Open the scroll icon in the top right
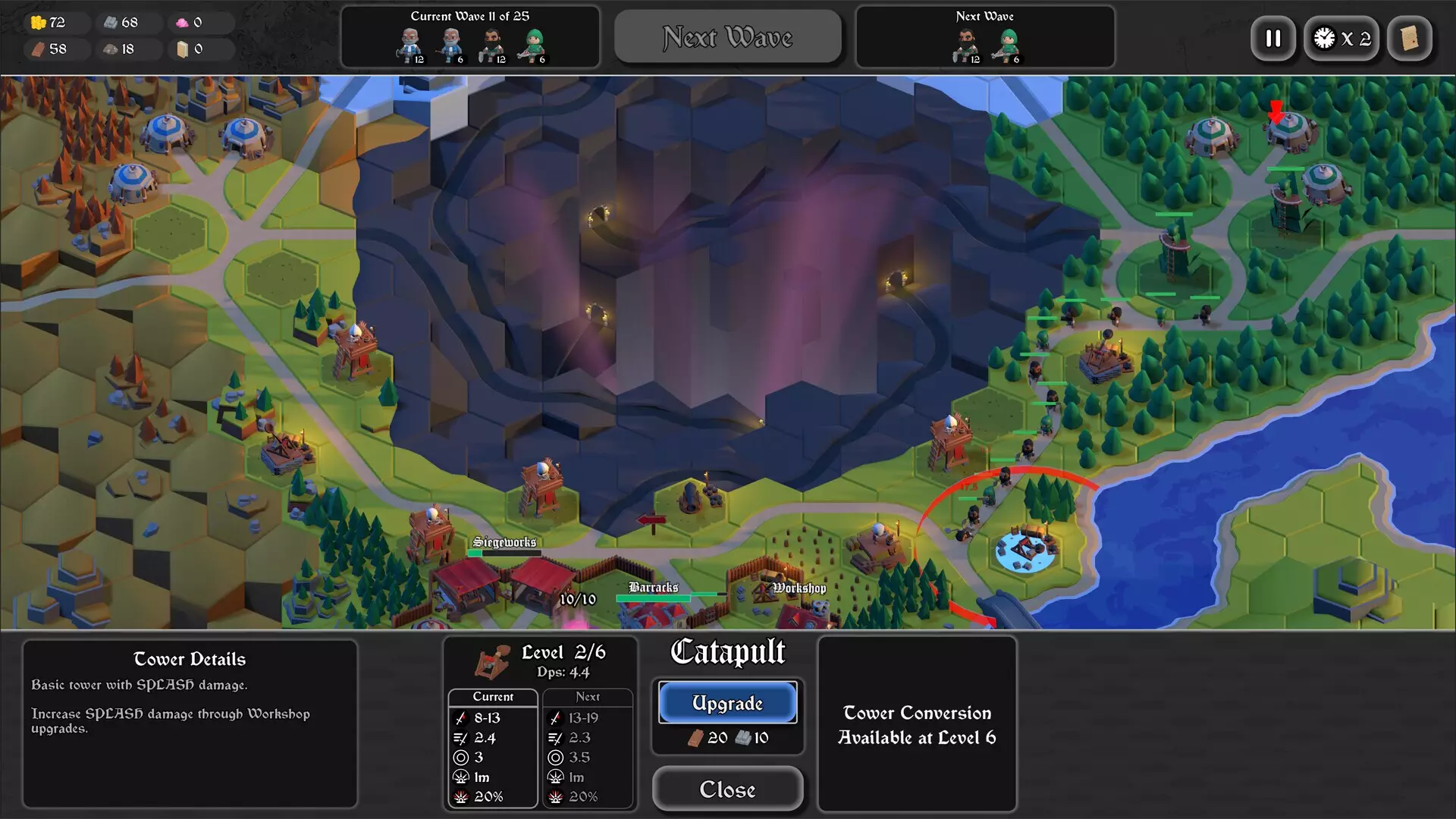This screenshot has width=1456, height=819. click(1409, 39)
